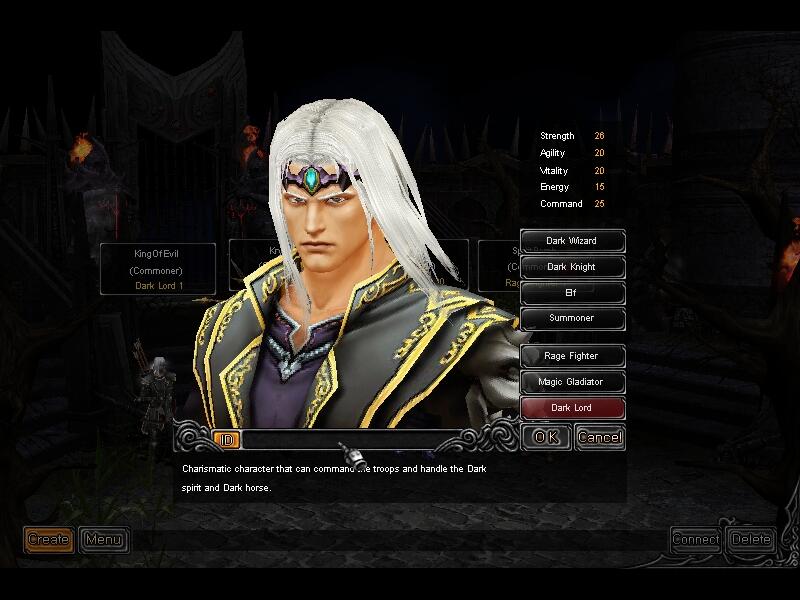Choose the Dark Knight class
Image resolution: width=800 pixels, height=600 pixels.
click(572, 267)
